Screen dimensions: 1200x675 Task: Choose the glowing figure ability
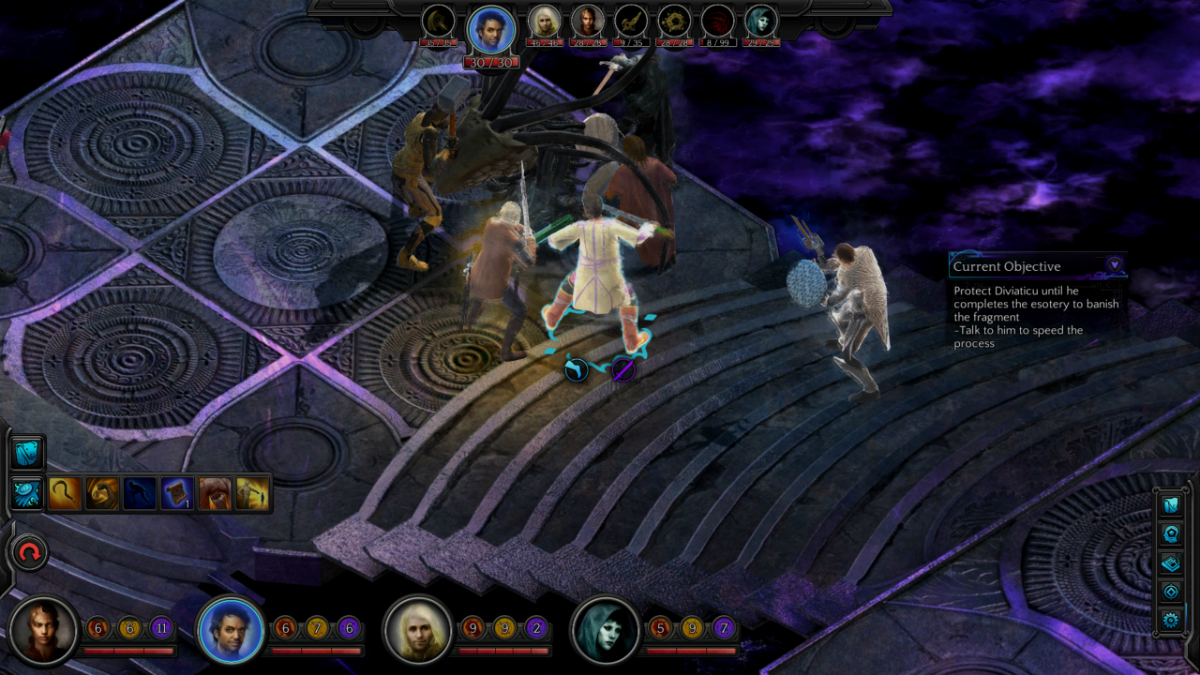pos(251,493)
